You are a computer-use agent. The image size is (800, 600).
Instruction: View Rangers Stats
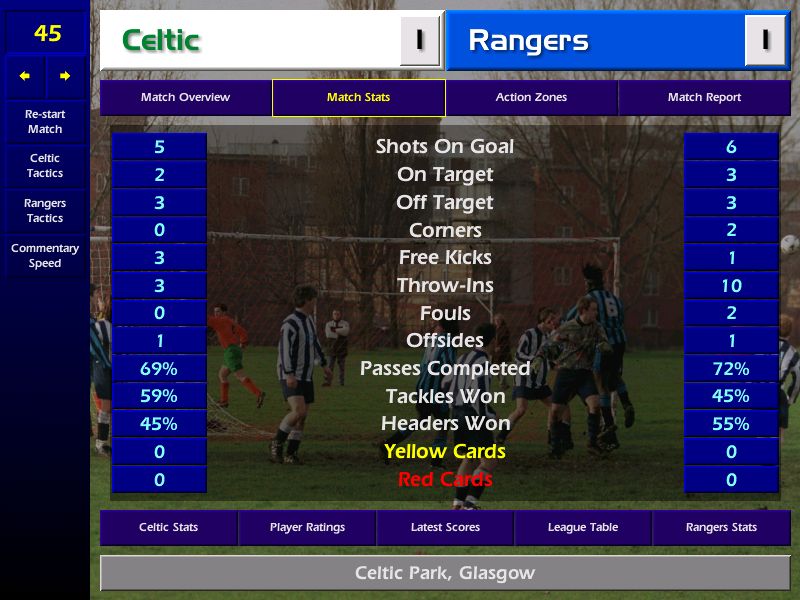tap(721, 527)
